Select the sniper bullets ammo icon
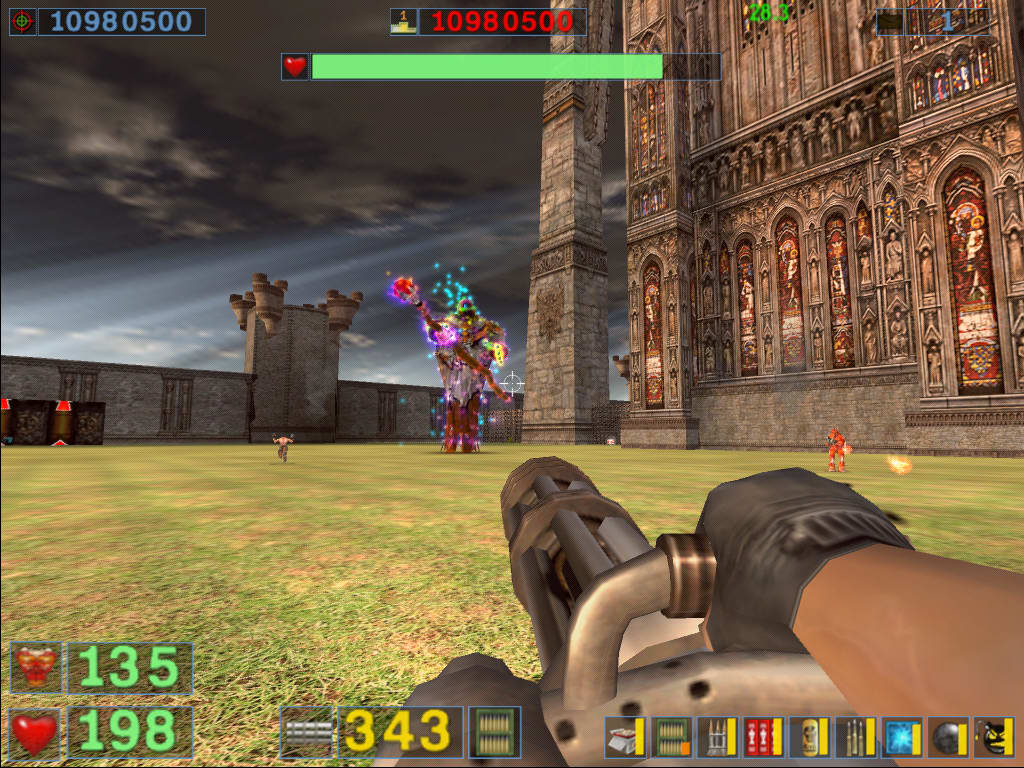Viewport: 1024px width, 768px height. (x=851, y=737)
